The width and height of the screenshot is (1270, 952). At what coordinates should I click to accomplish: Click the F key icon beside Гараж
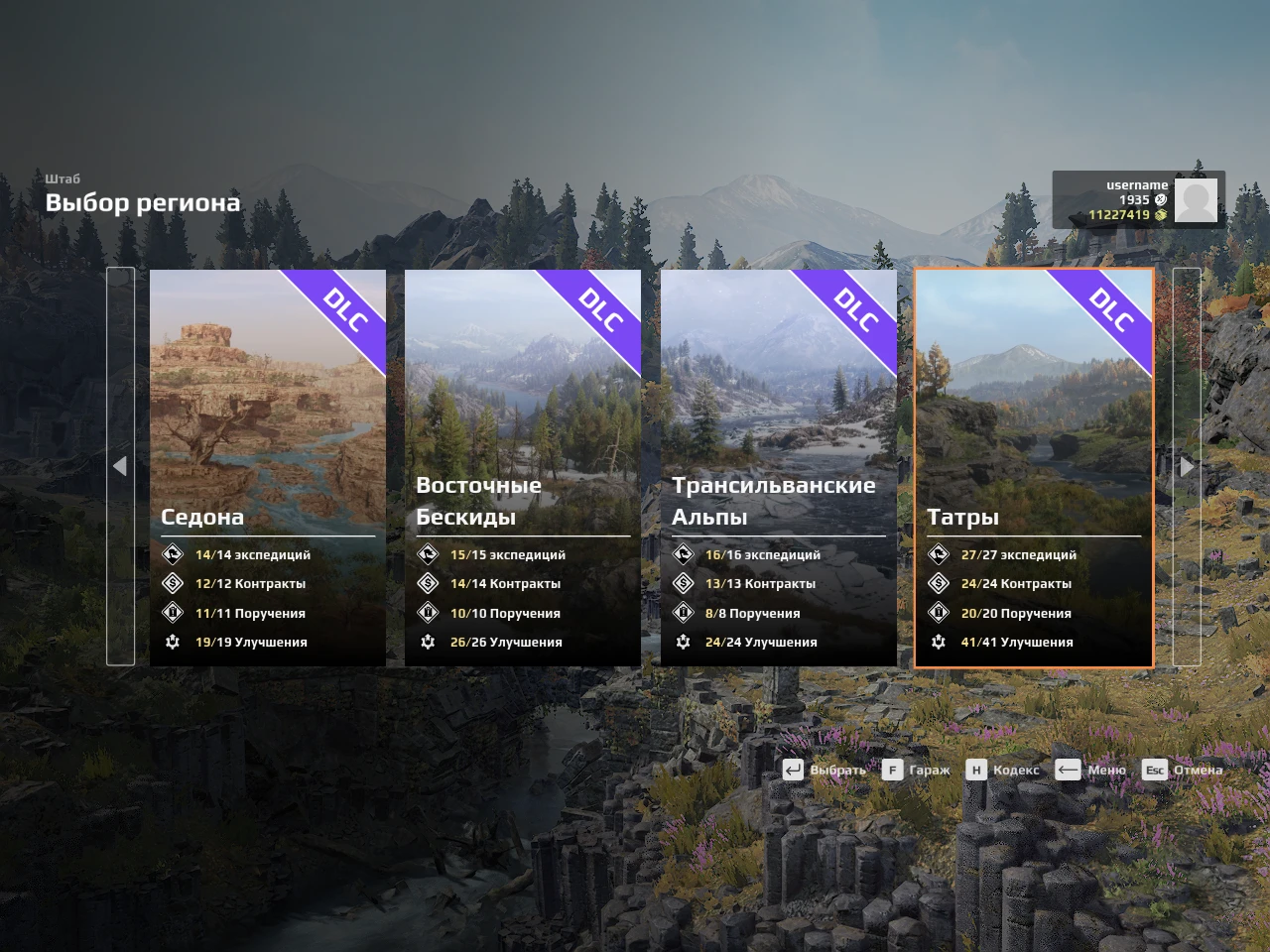tap(891, 770)
